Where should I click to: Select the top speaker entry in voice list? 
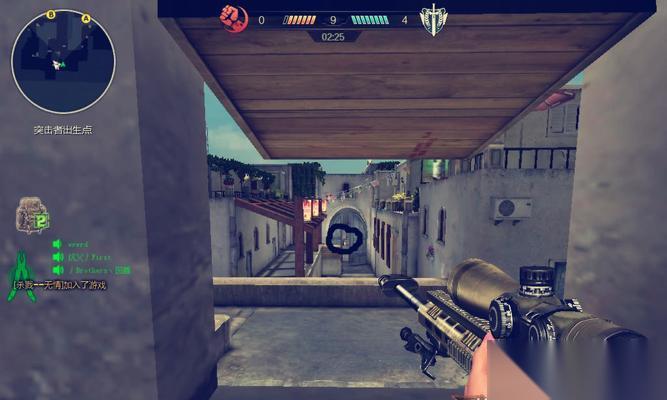pos(58,244)
